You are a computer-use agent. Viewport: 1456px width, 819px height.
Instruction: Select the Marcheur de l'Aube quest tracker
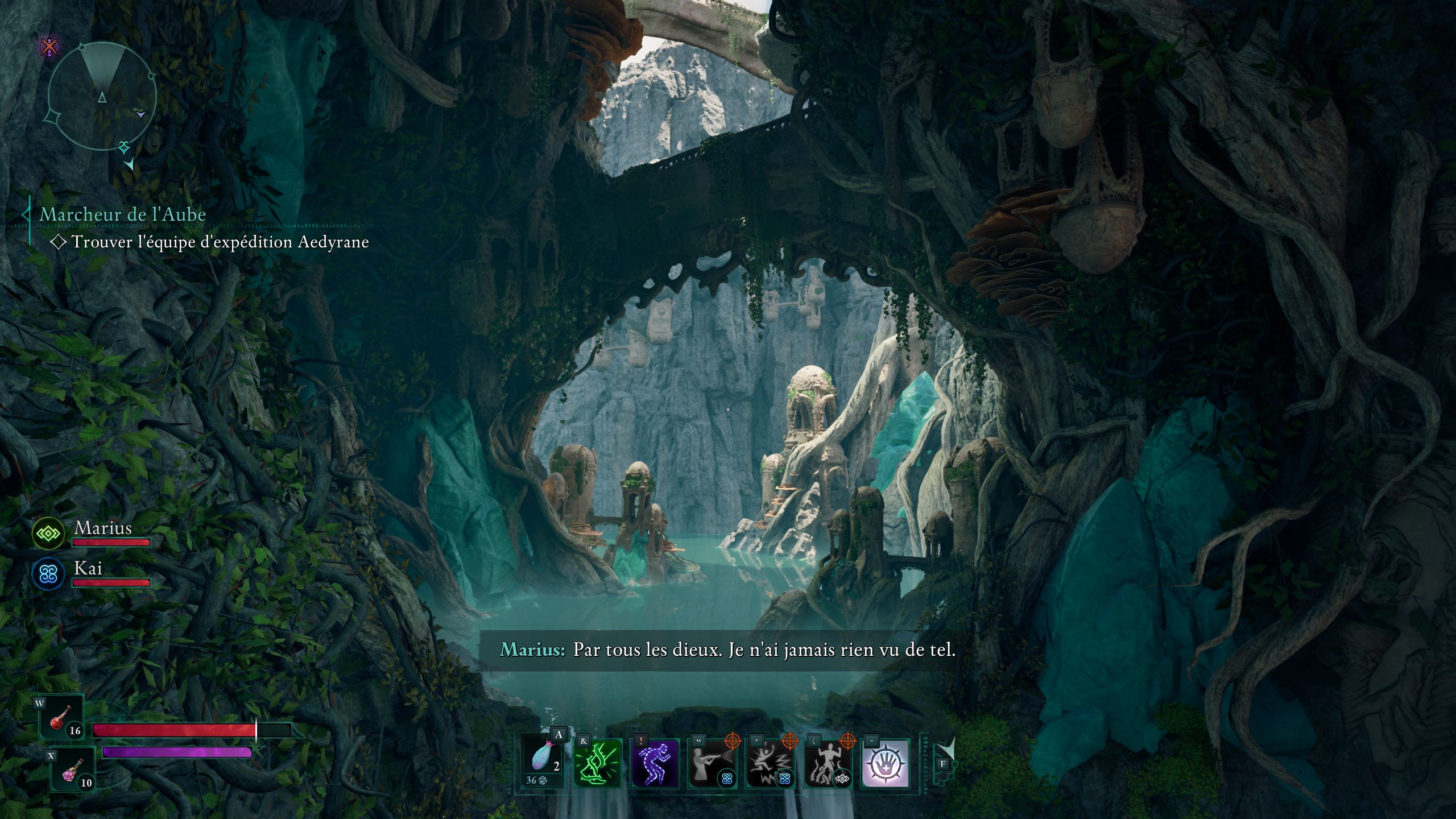[123, 214]
